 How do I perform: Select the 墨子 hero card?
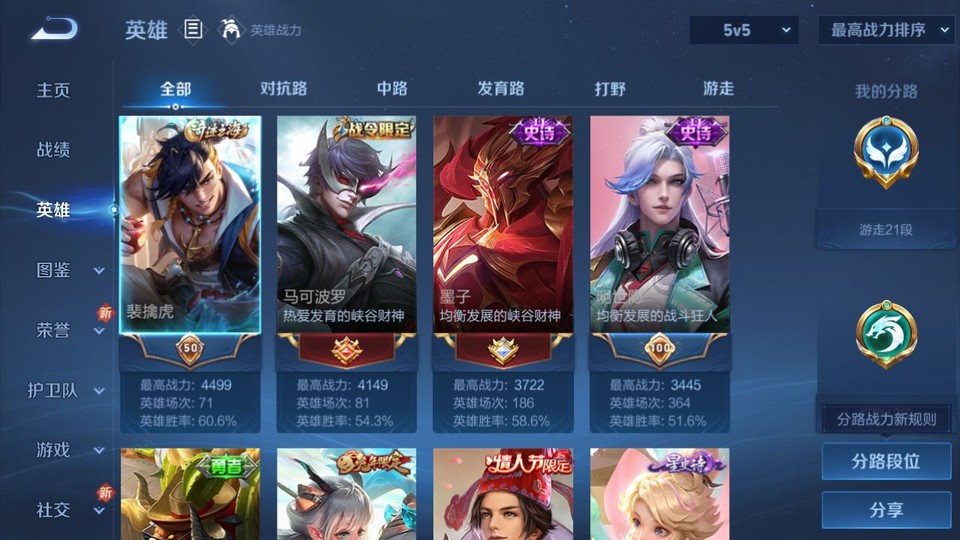pyautogui.click(x=502, y=225)
